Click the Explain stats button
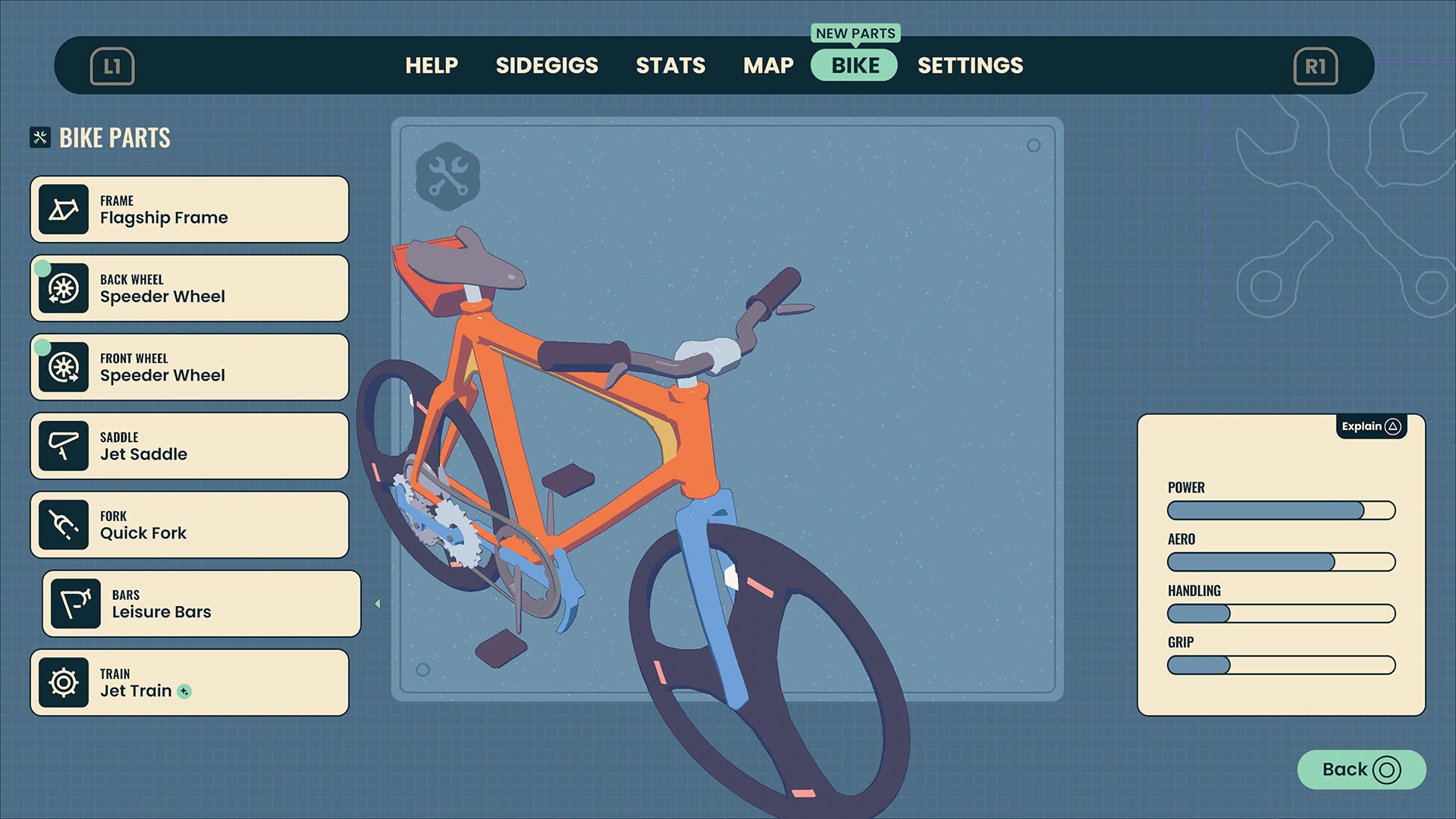This screenshot has width=1456, height=819. pos(1370,426)
